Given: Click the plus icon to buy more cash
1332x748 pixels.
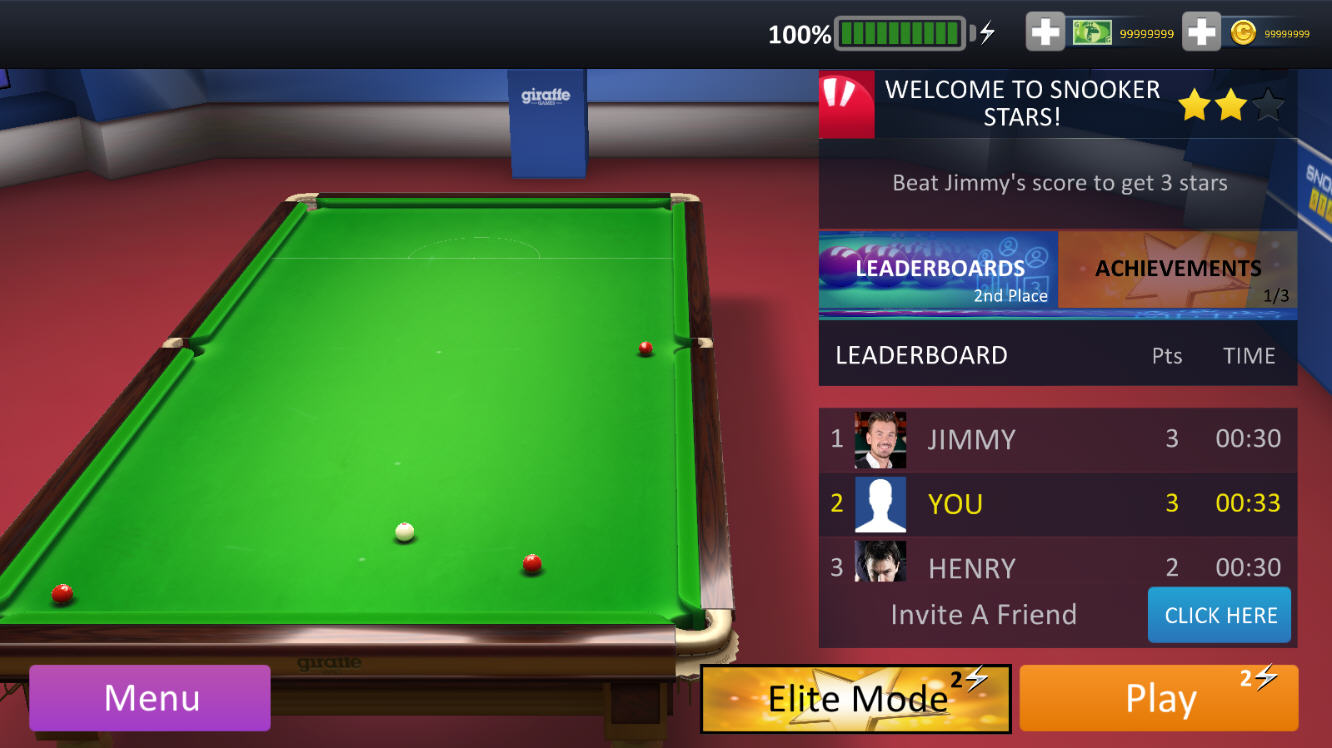Looking at the screenshot, I should click(x=1044, y=32).
